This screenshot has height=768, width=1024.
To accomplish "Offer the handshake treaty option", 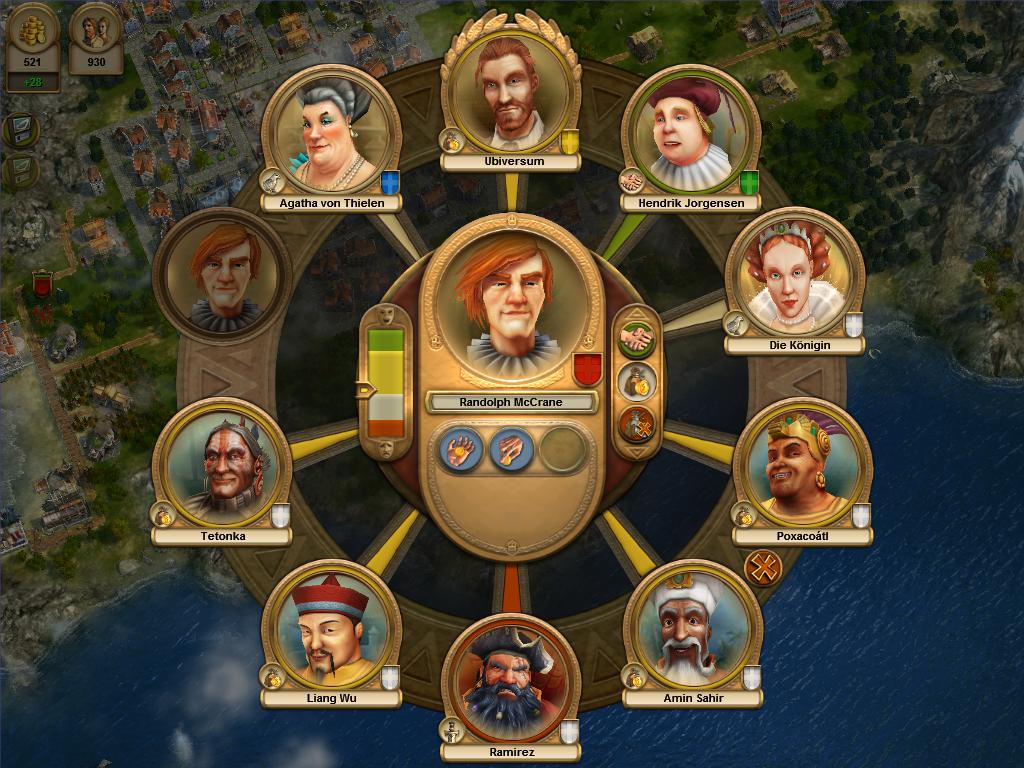I will (635, 340).
